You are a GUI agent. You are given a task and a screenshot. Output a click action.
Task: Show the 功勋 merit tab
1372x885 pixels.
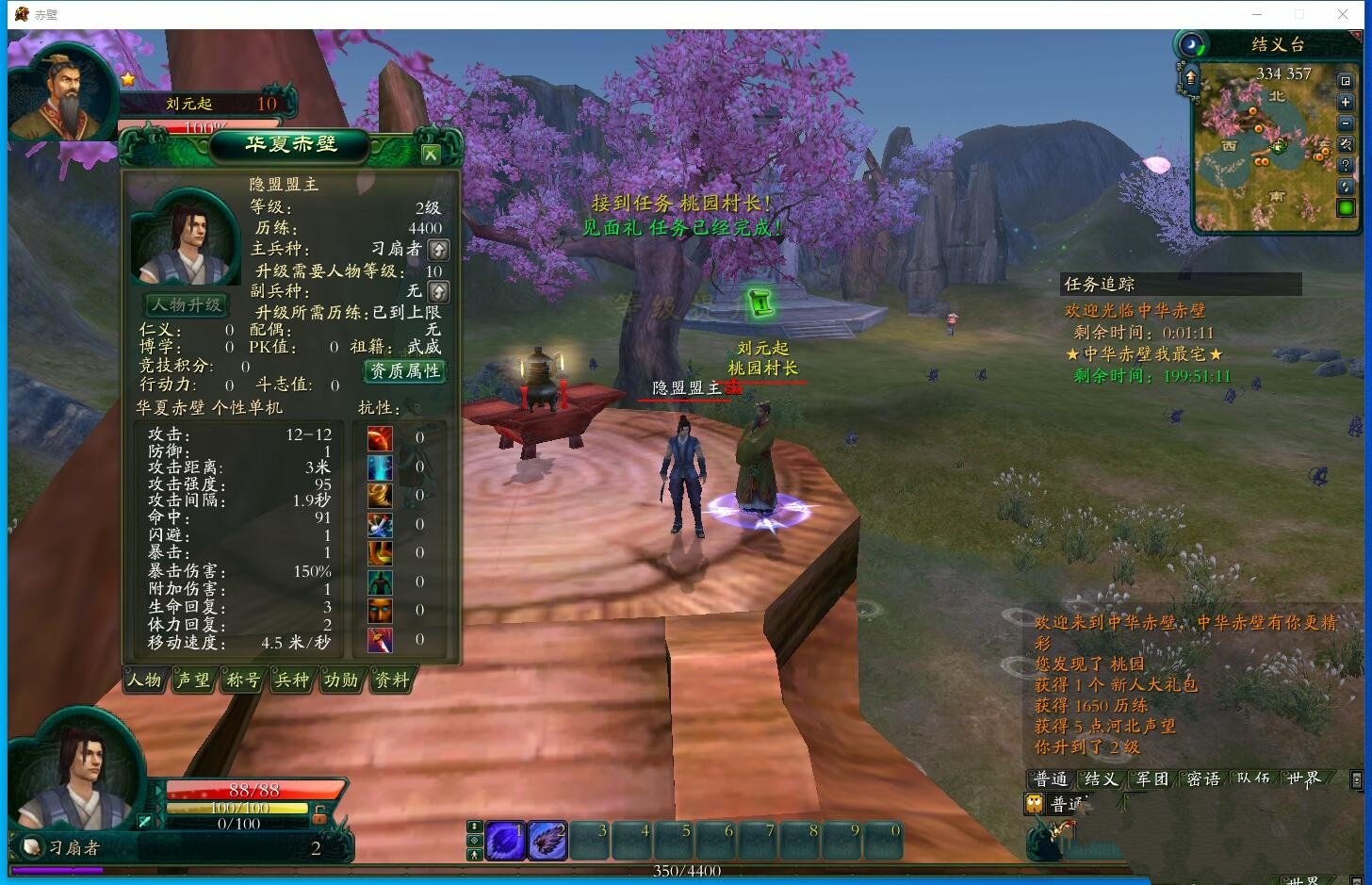(341, 680)
